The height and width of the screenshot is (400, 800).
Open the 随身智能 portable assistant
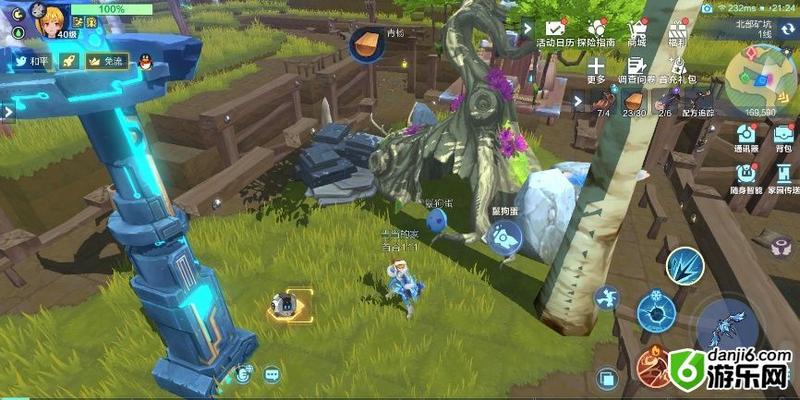pyautogui.click(x=747, y=177)
